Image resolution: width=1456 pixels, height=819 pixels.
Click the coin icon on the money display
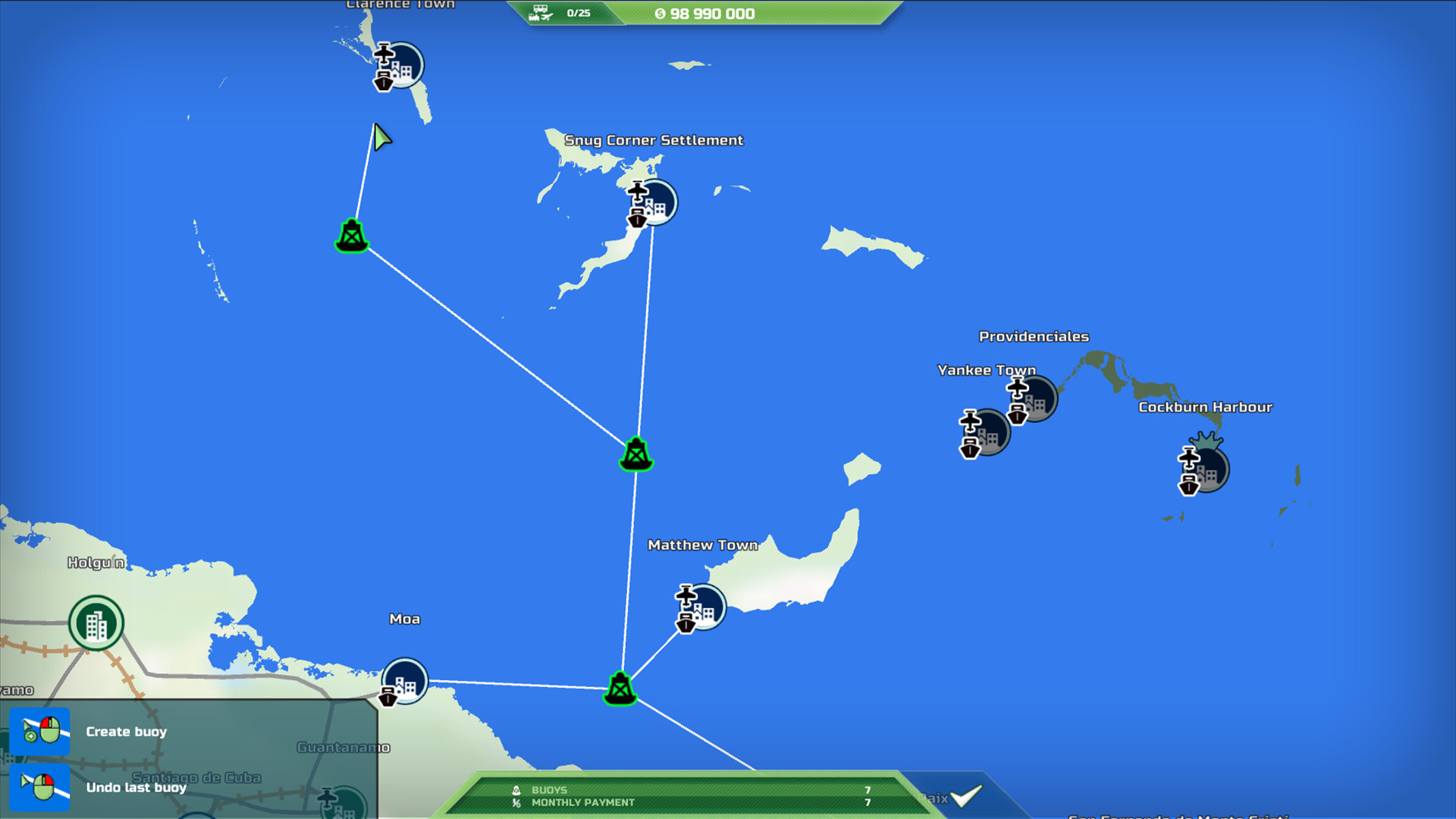(660, 13)
